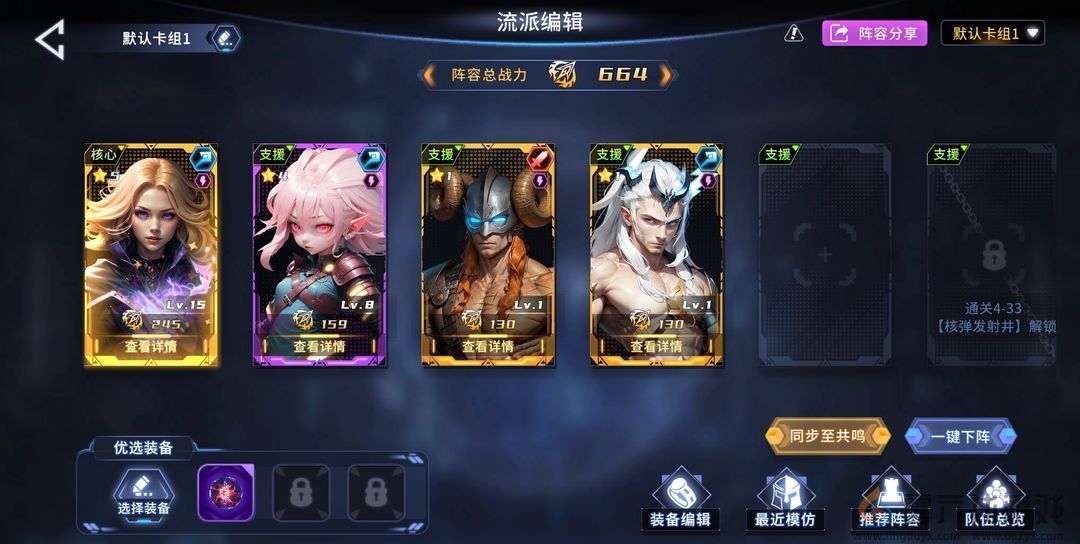
Task: Add a hero to the empty support slot
Action: tap(824, 256)
